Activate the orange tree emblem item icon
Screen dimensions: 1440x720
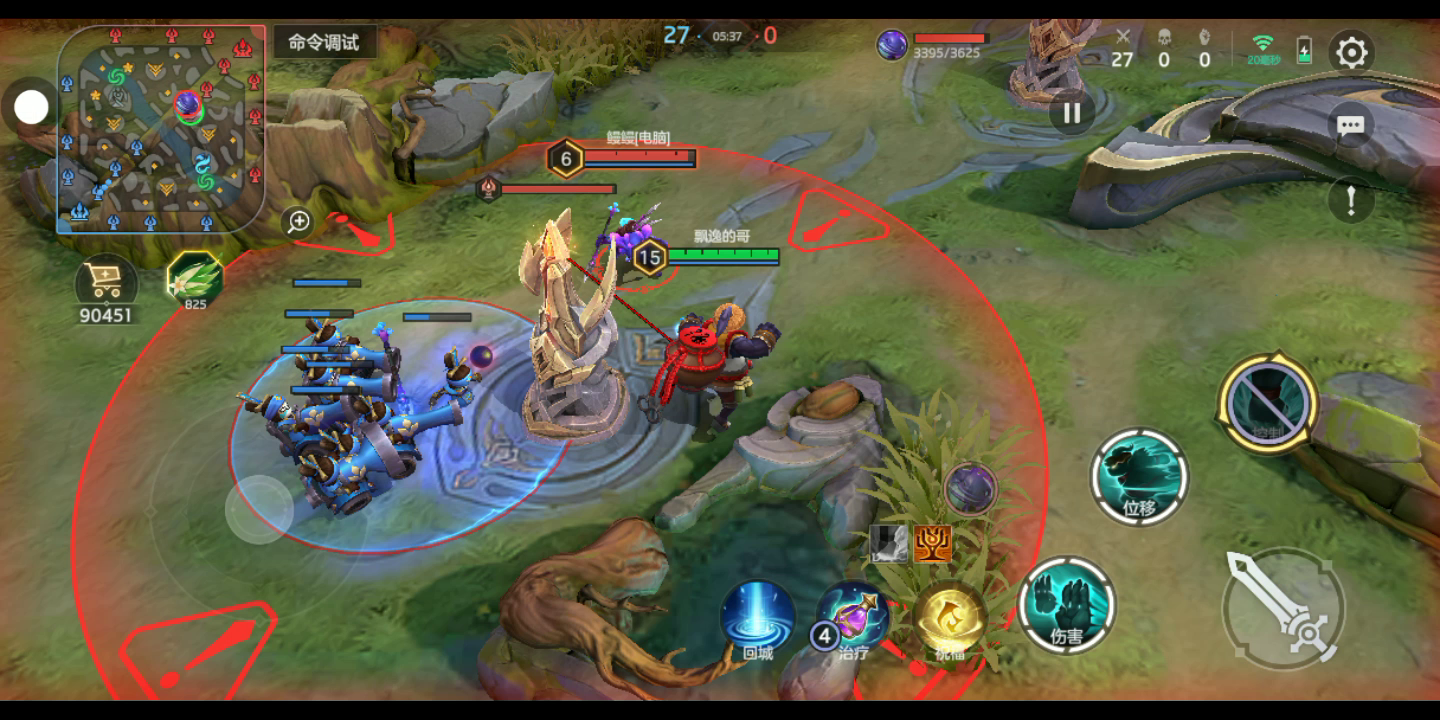tap(932, 543)
